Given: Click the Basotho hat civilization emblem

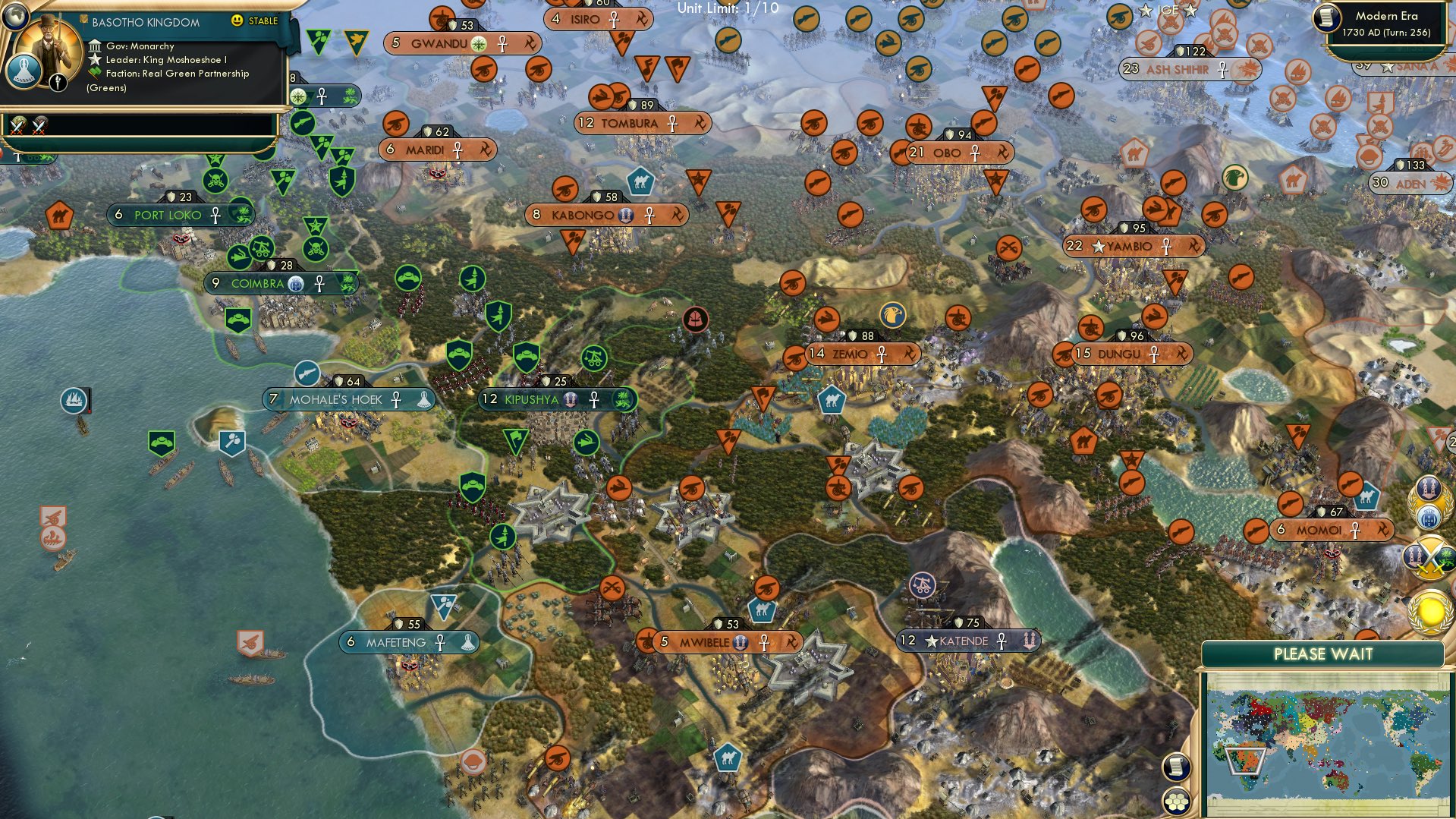Looking at the screenshot, I should tap(24, 72).
